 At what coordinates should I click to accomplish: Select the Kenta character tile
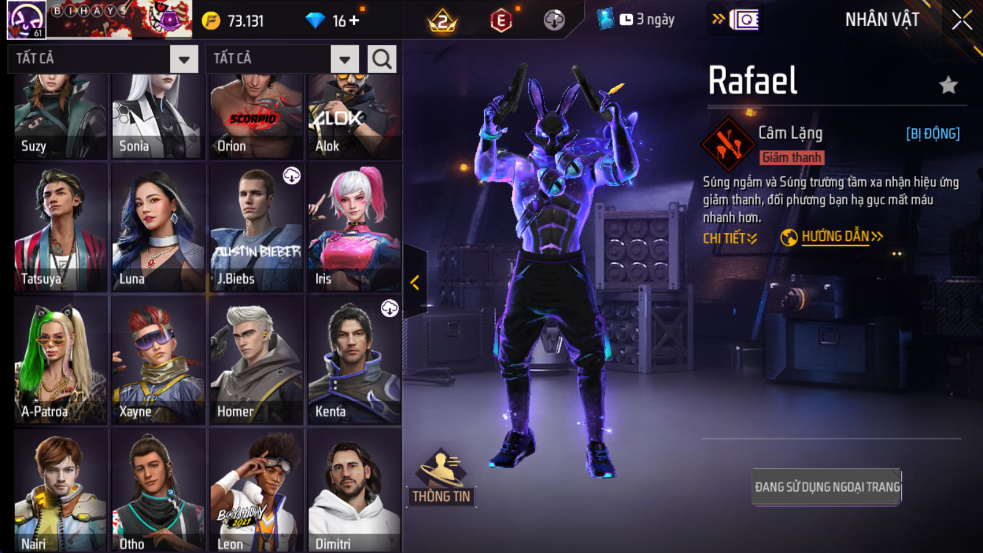354,360
